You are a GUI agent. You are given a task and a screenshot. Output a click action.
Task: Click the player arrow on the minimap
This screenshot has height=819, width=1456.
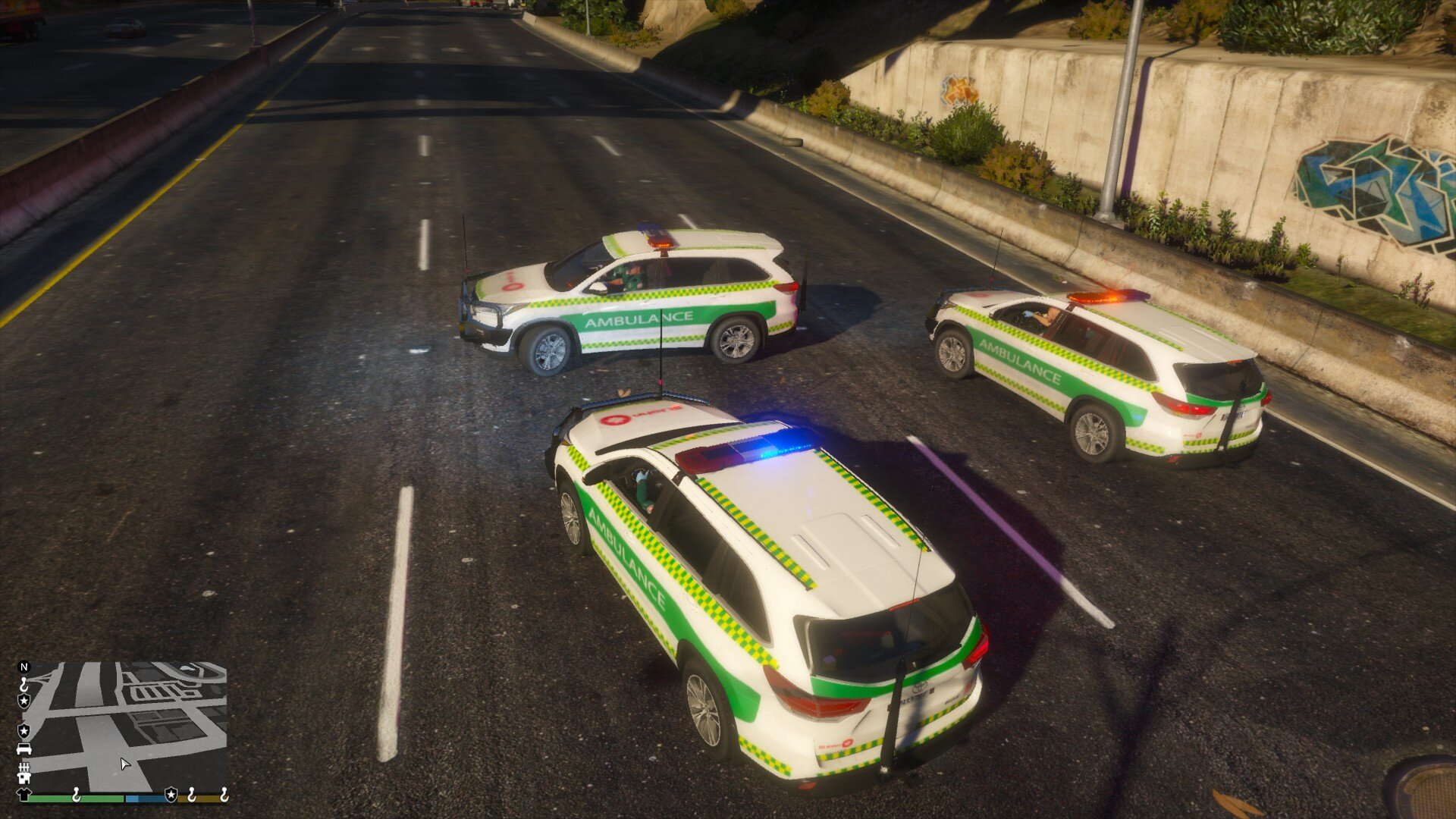pyautogui.click(x=125, y=764)
